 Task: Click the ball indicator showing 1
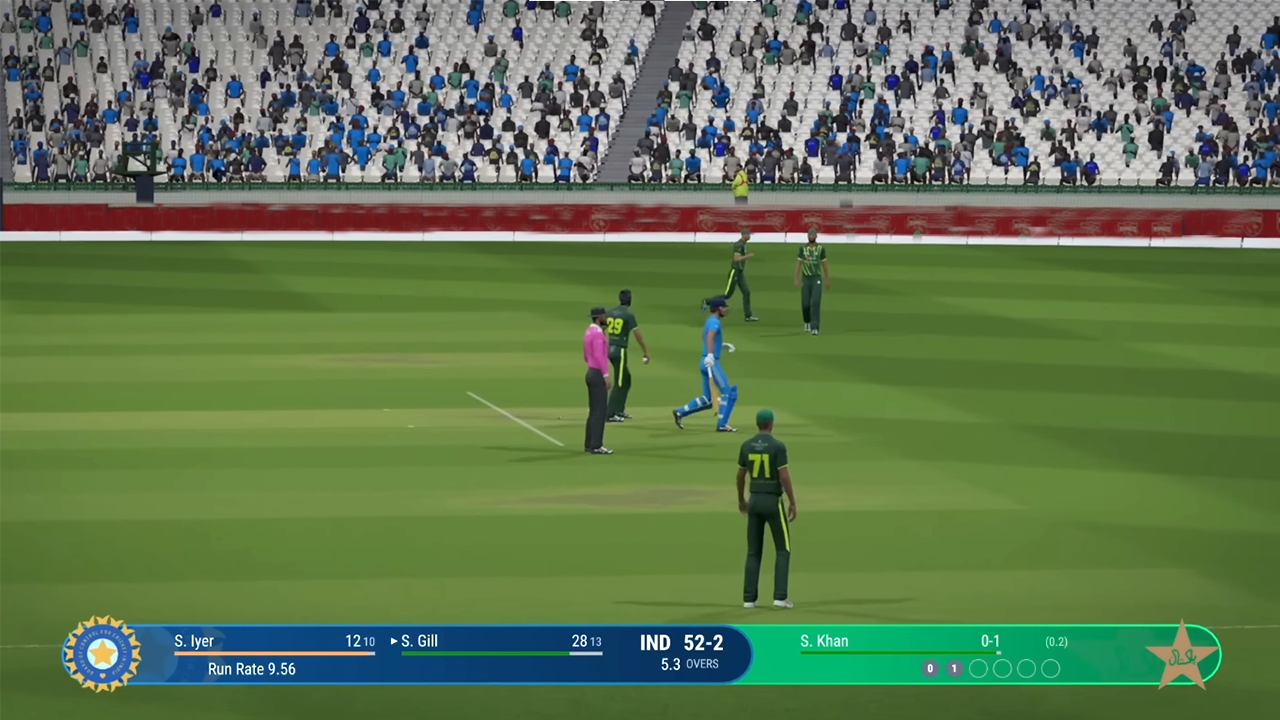point(953,668)
